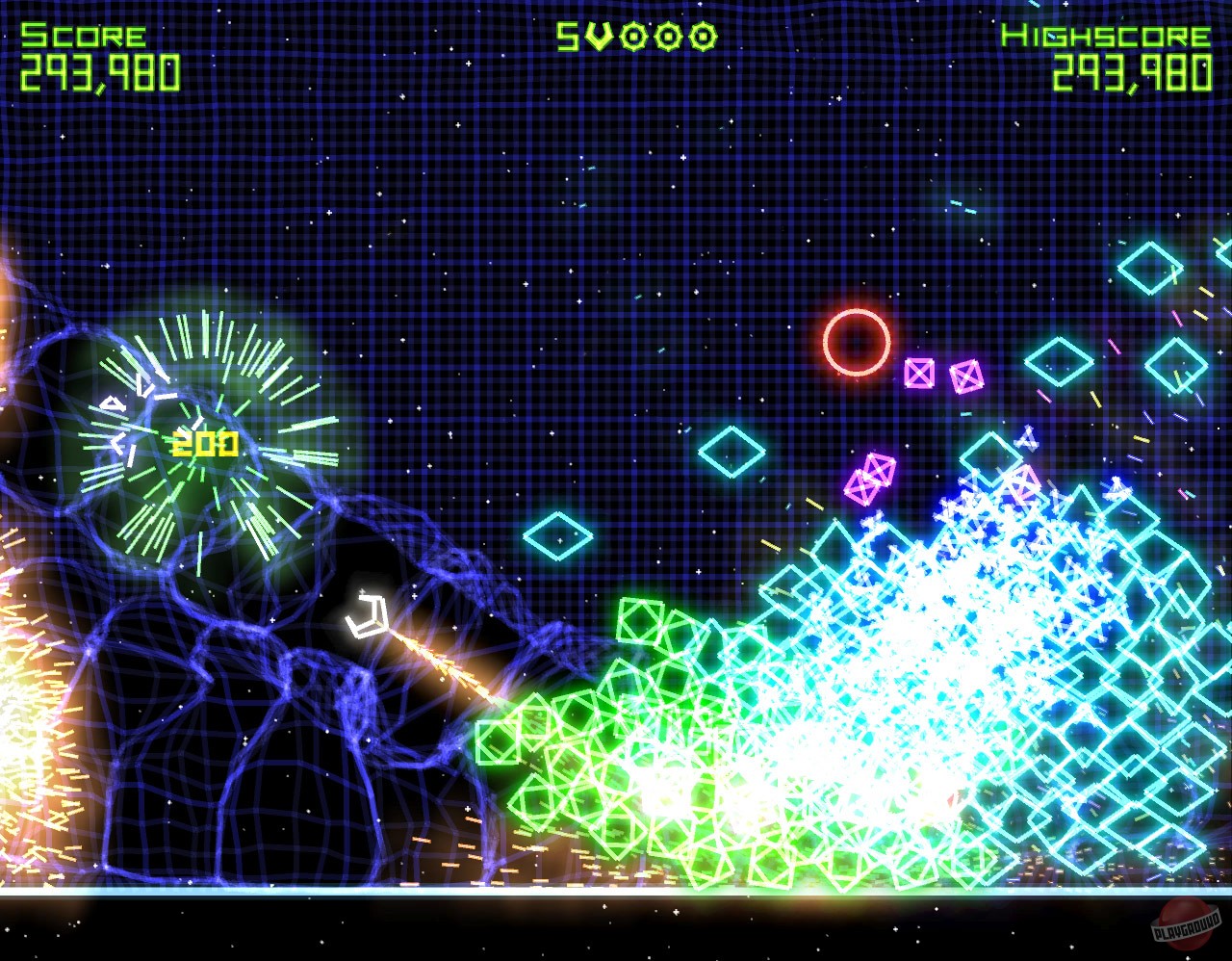The width and height of the screenshot is (1232, 961).
Task: Select a pink gate enemy near the red circle
Action: coord(921,374)
